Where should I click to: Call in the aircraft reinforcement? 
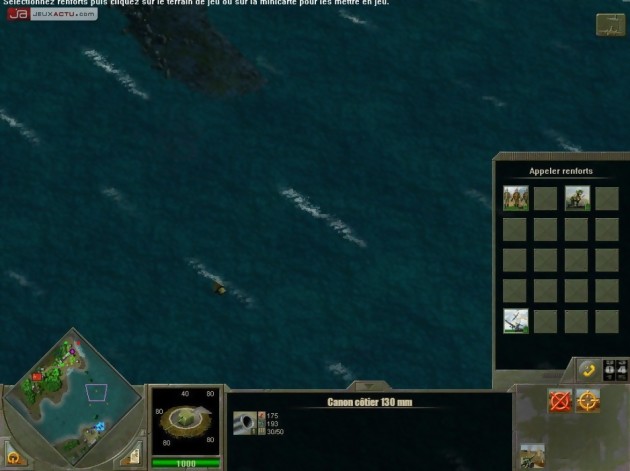coord(516,321)
